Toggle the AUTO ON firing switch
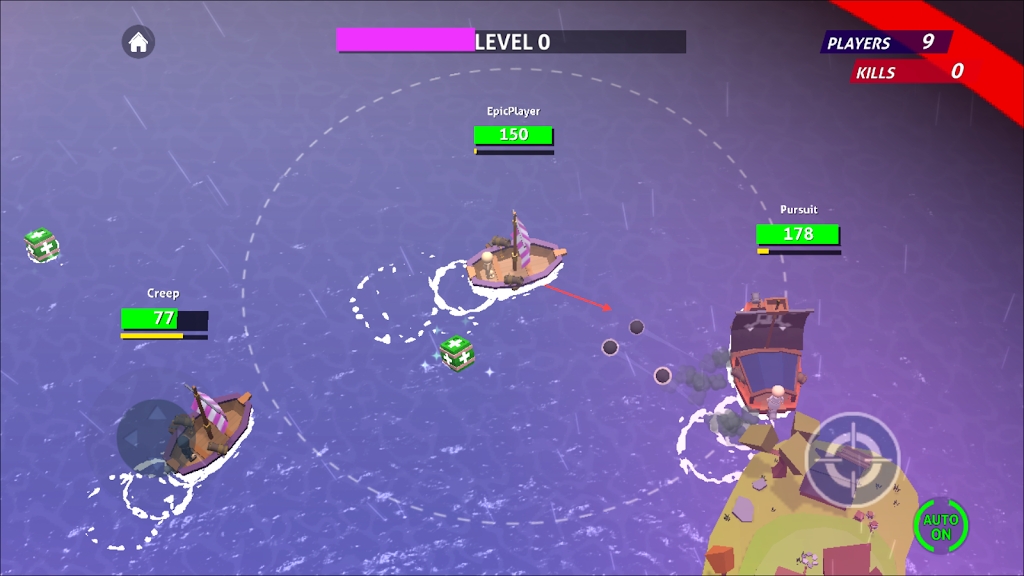 (940, 526)
